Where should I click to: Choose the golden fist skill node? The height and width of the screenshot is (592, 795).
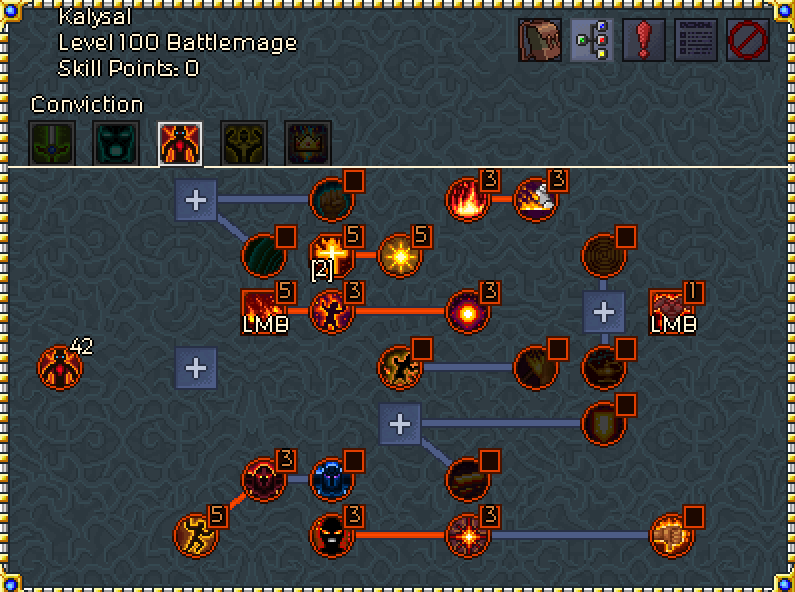[x=670, y=534]
